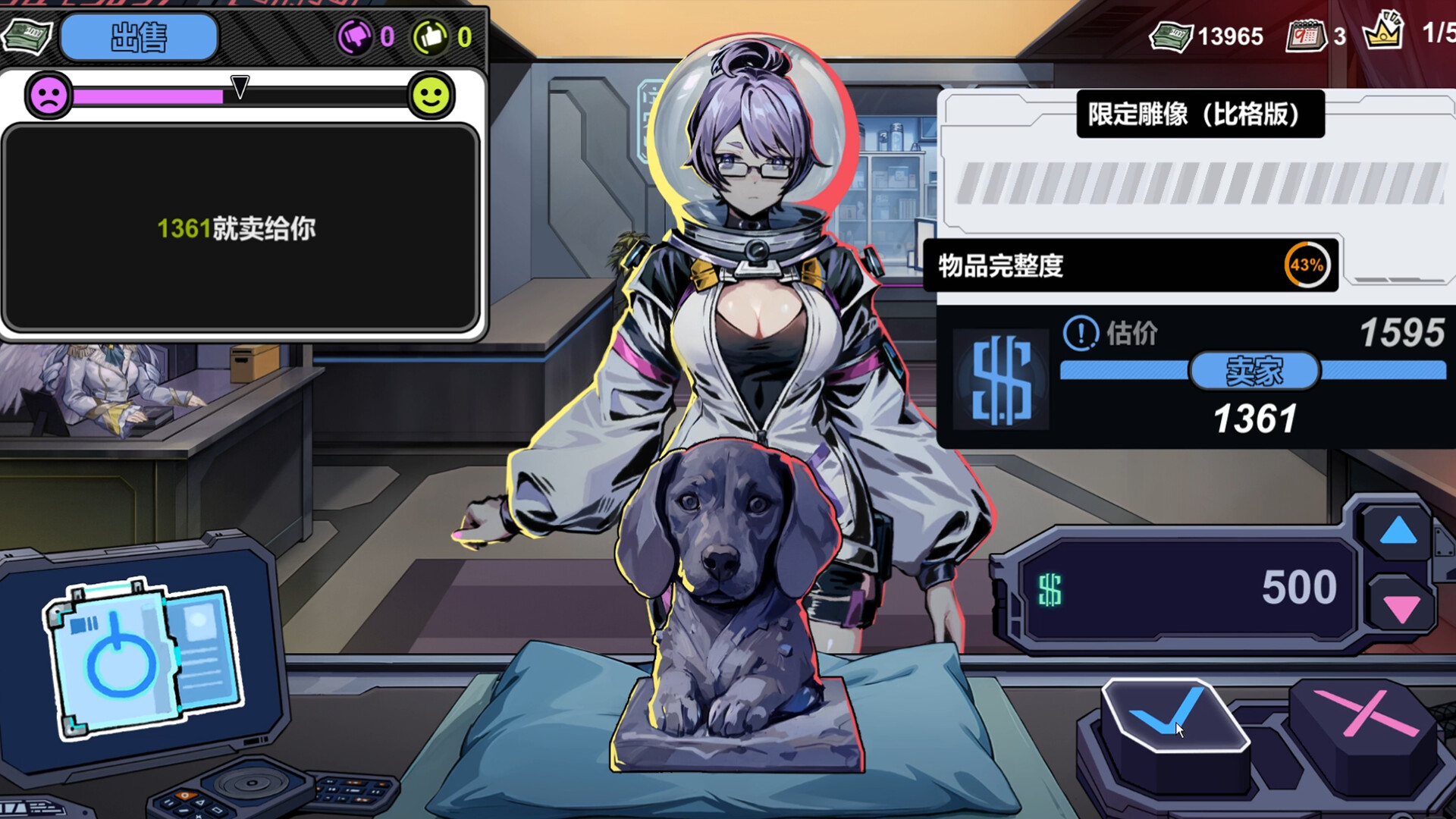
Task: Select the 卖家 seller price marker
Action: coord(1254,371)
